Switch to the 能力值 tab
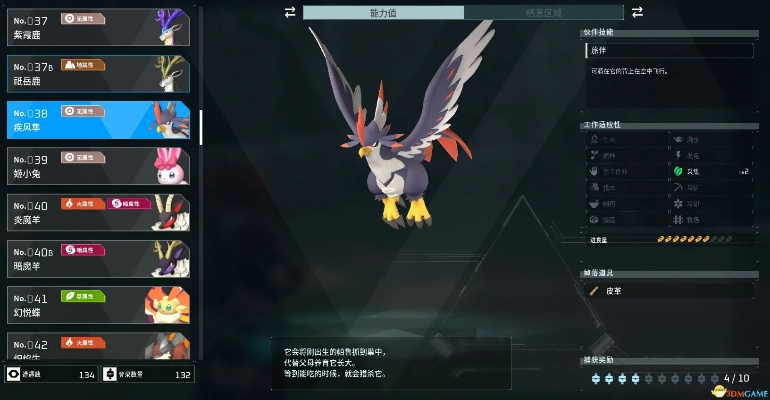Viewport: 770px width, 400px height. click(383, 12)
